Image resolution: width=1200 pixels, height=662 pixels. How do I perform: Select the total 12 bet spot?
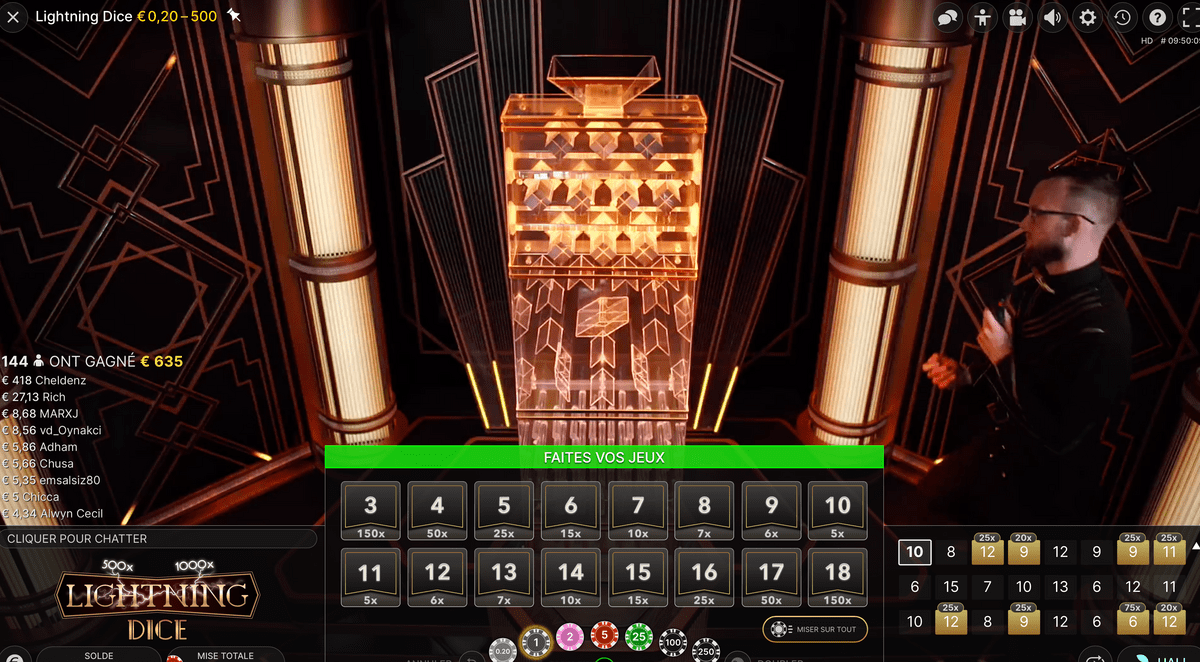[437, 578]
